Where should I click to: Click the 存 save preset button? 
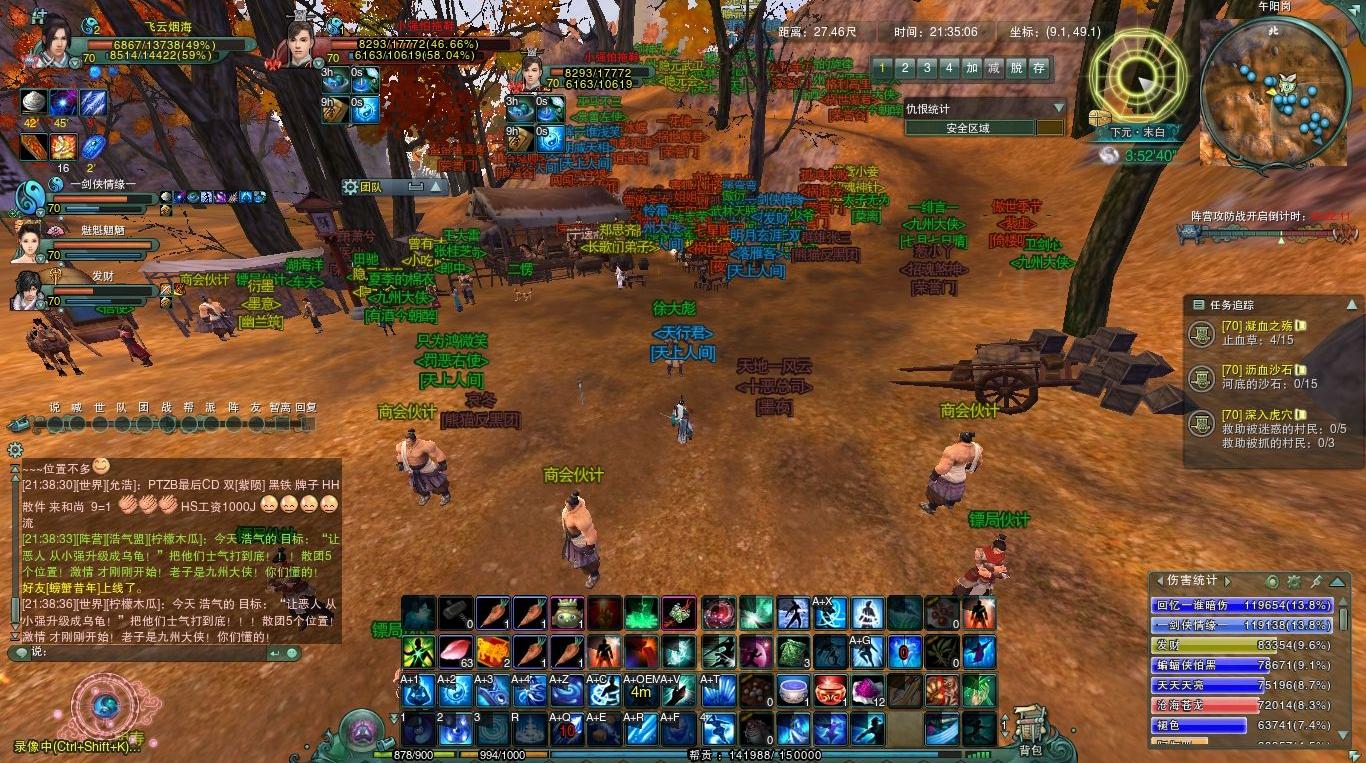[x=1039, y=68]
